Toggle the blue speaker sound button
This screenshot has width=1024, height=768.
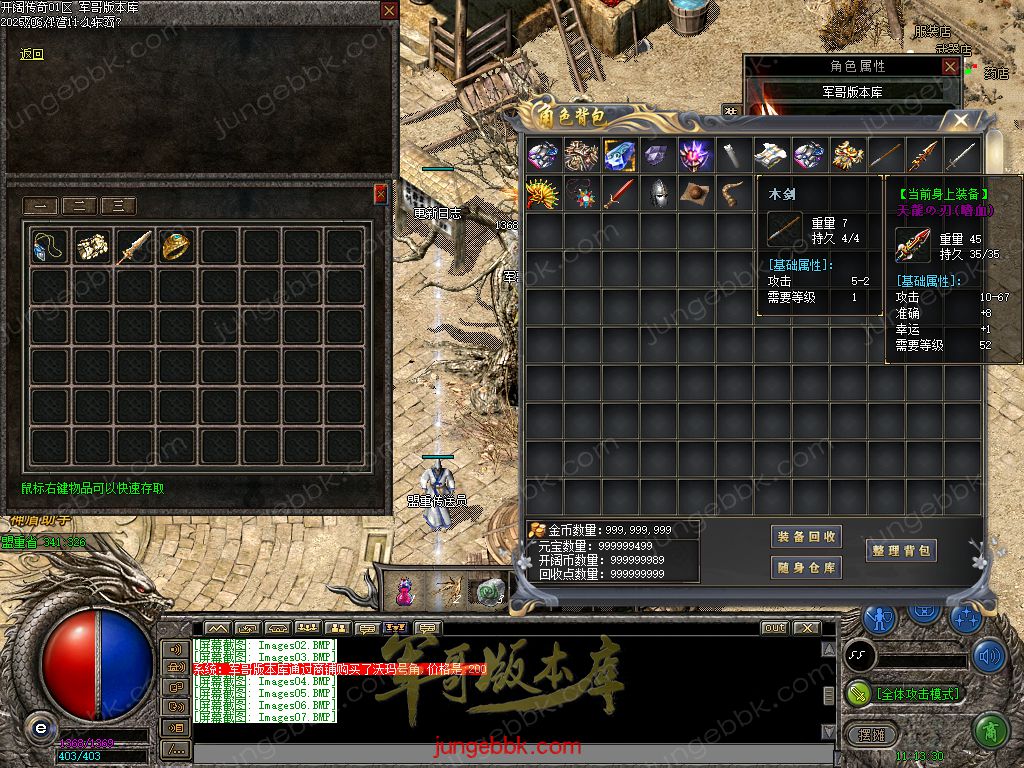pyautogui.click(x=990, y=656)
